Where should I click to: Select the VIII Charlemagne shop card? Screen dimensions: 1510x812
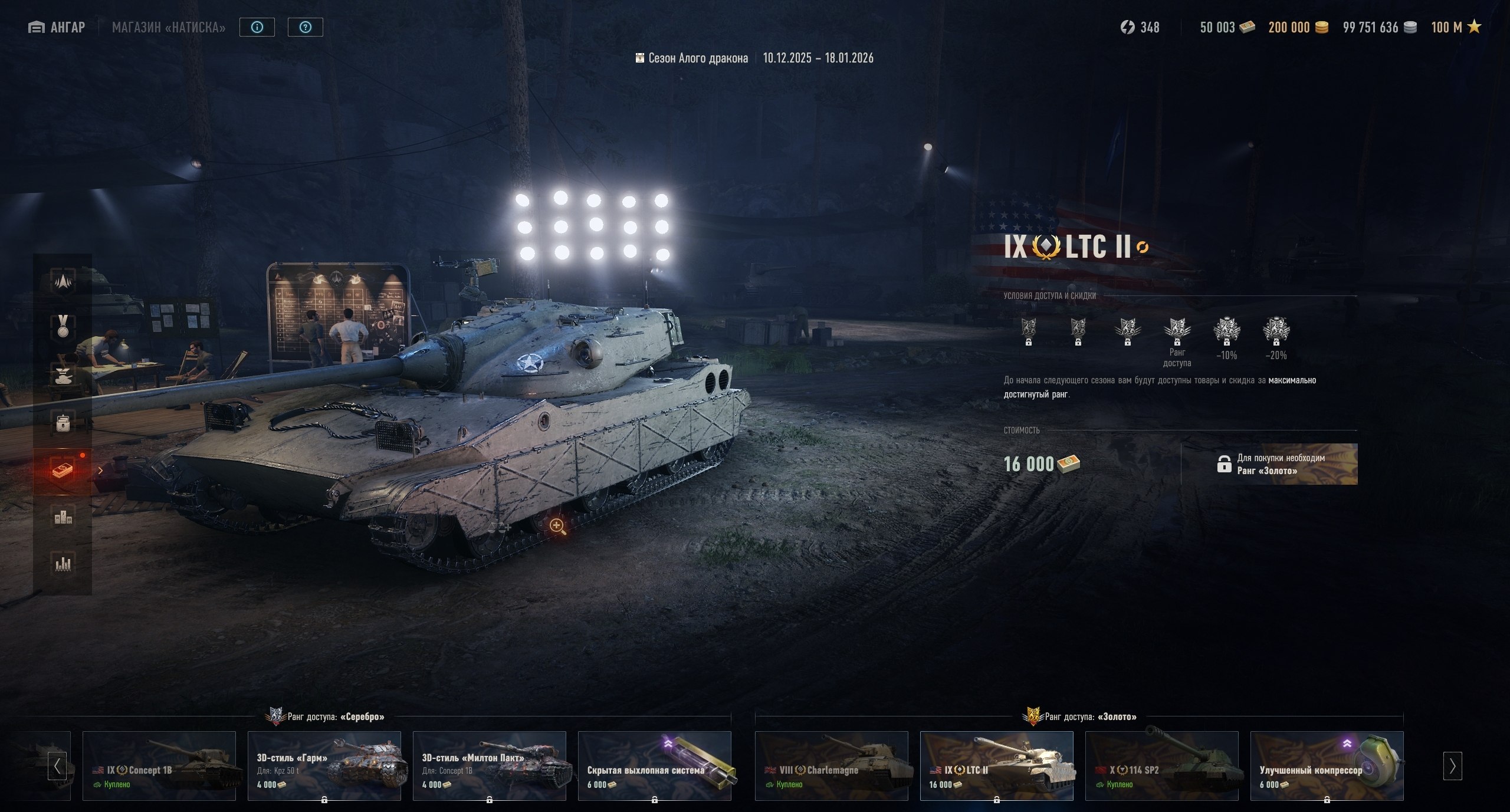click(832, 765)
